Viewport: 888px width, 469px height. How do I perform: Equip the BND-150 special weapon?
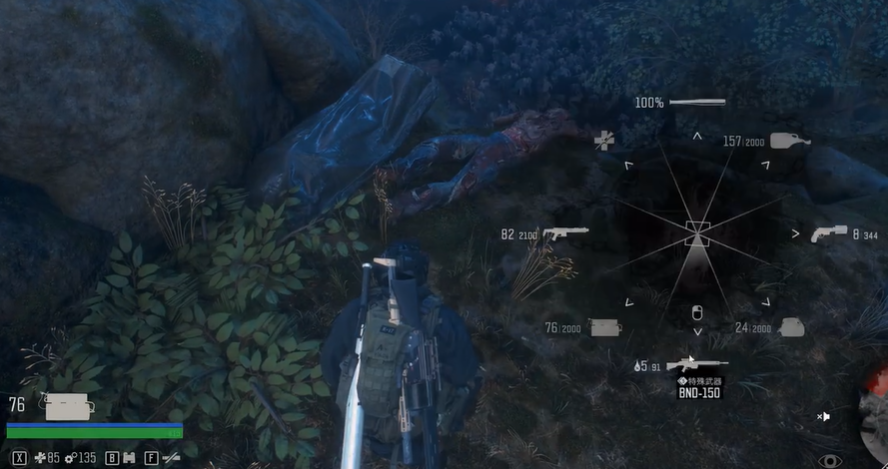tap(697, 365)
